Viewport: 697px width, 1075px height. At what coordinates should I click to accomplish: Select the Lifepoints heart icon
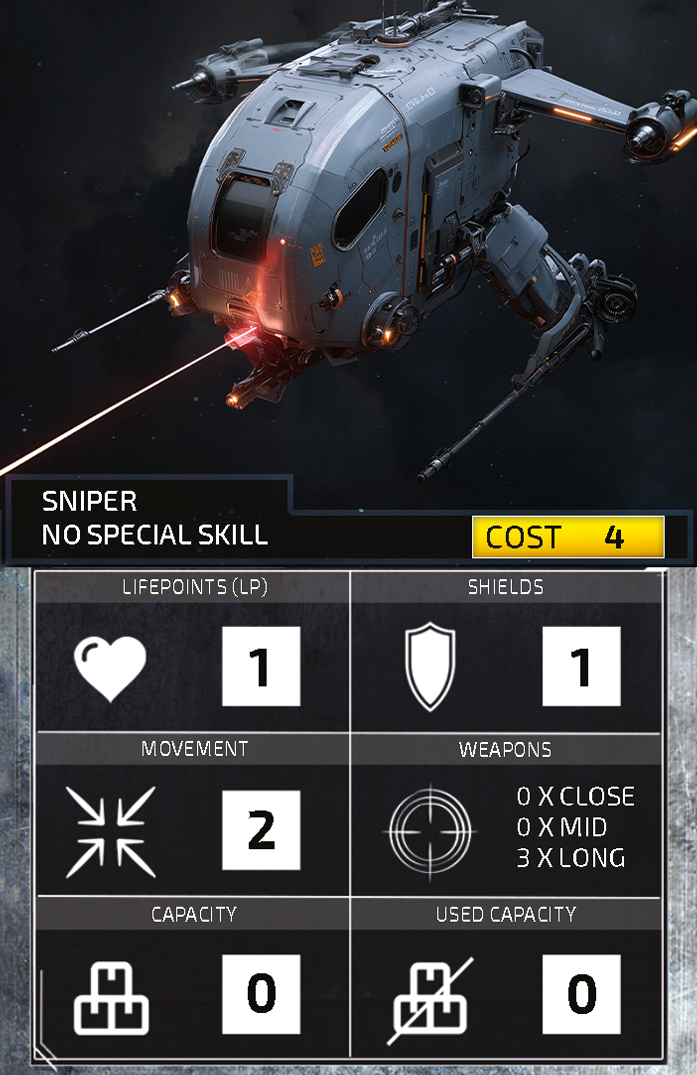110,667
